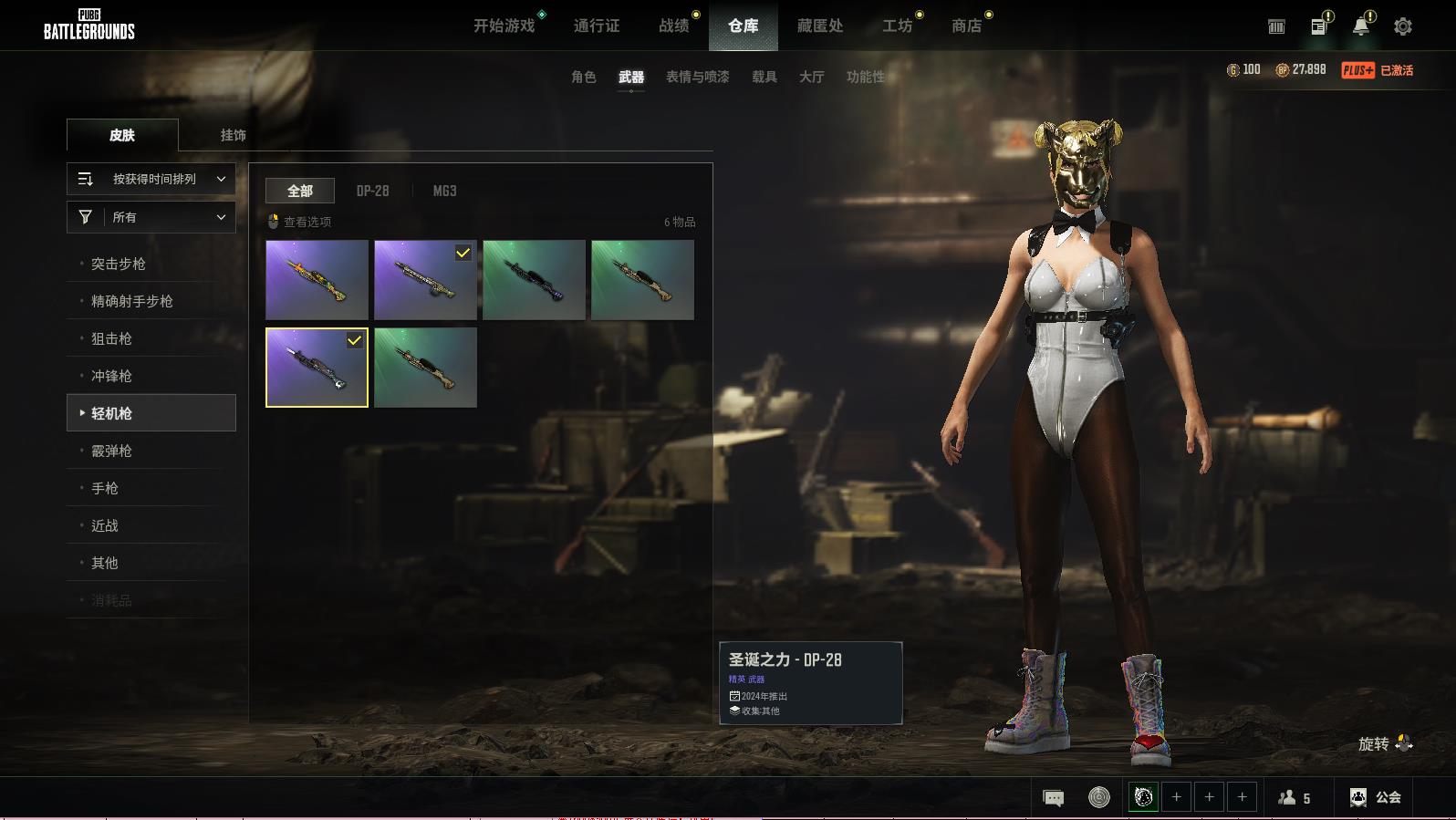Expand the 按获得时间排列 sort dropdown

point(151,179)
